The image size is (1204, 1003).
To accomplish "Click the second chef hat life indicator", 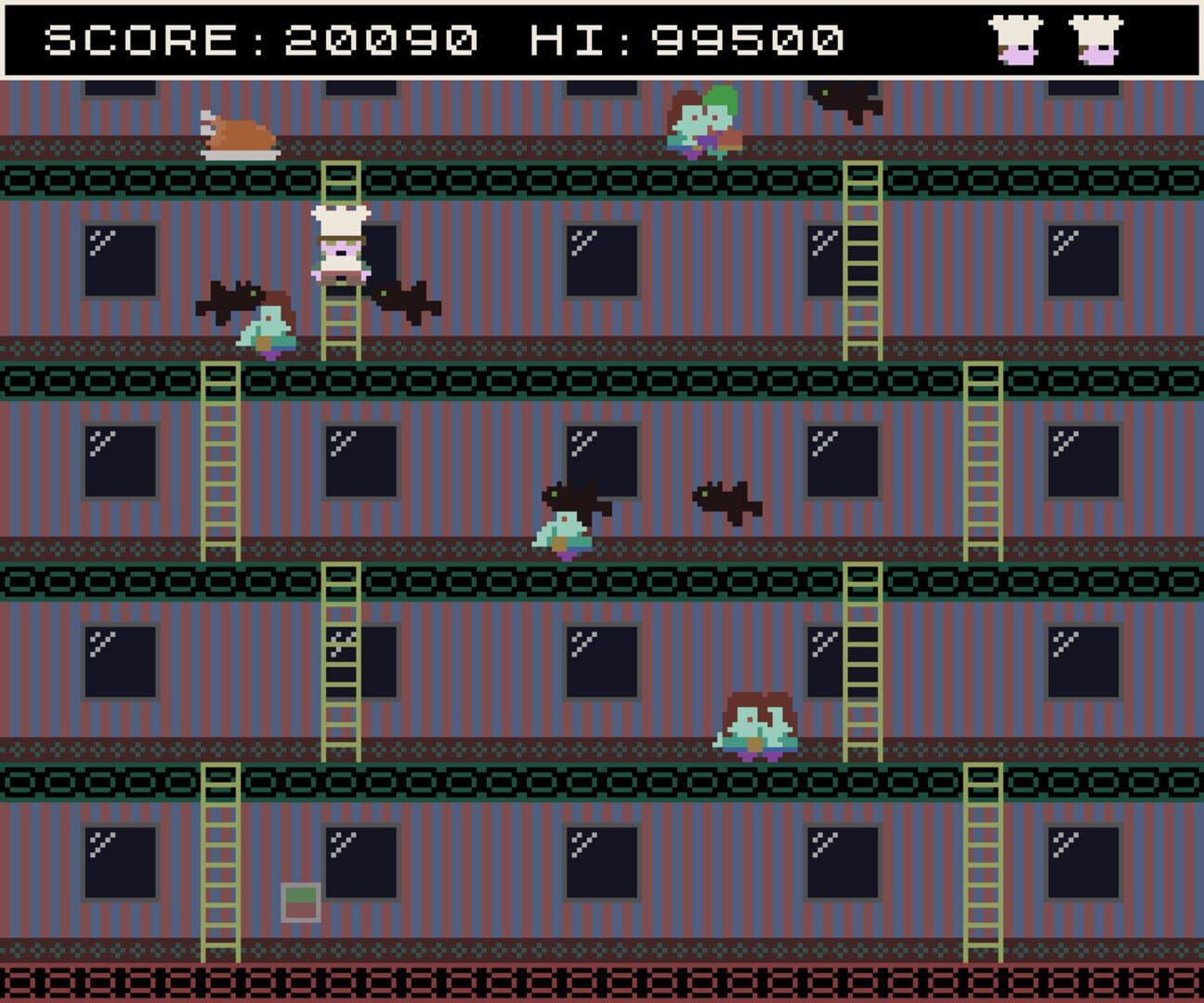I will (x=1097, y=39).
